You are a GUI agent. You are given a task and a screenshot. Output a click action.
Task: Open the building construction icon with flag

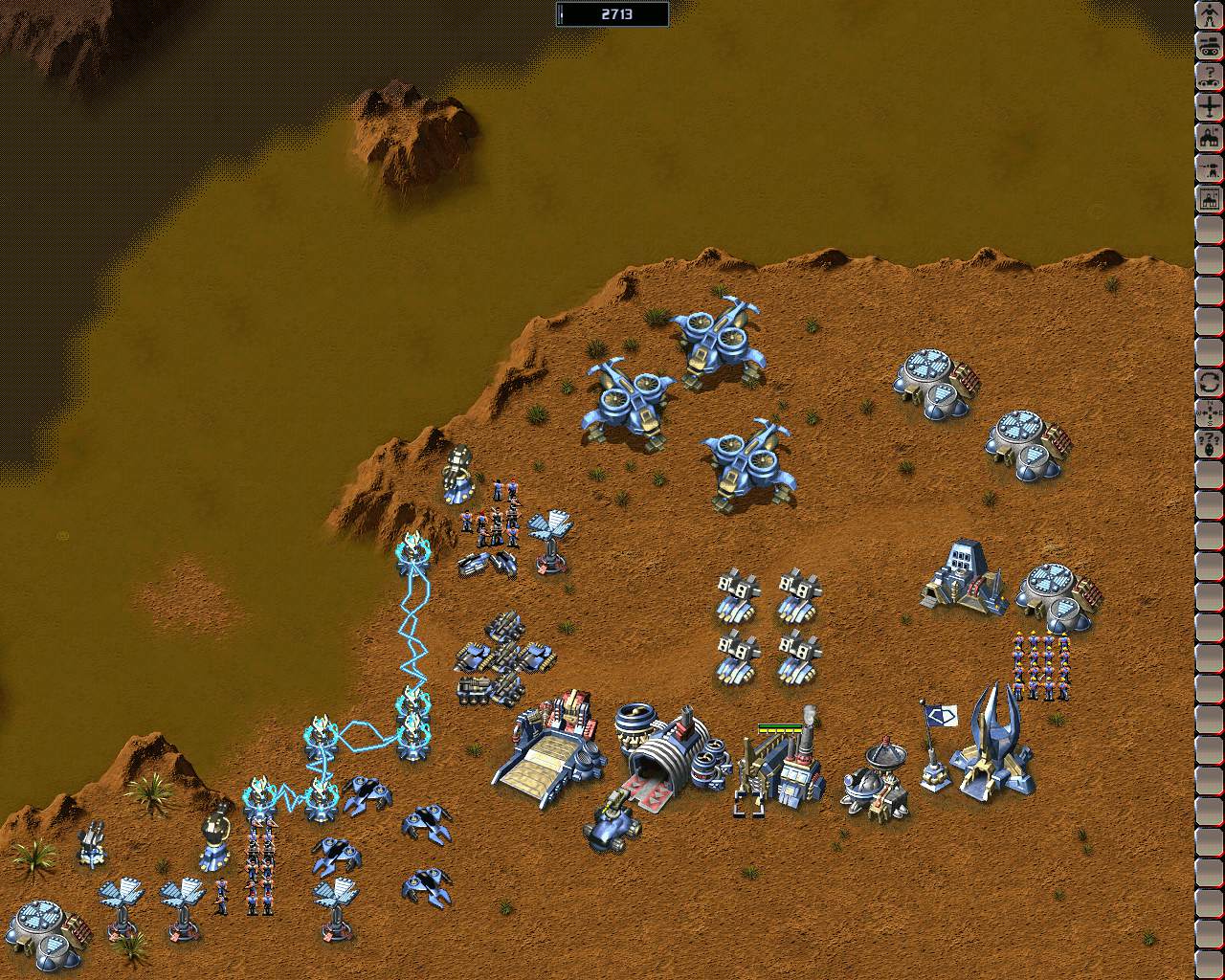[1210, 138]
